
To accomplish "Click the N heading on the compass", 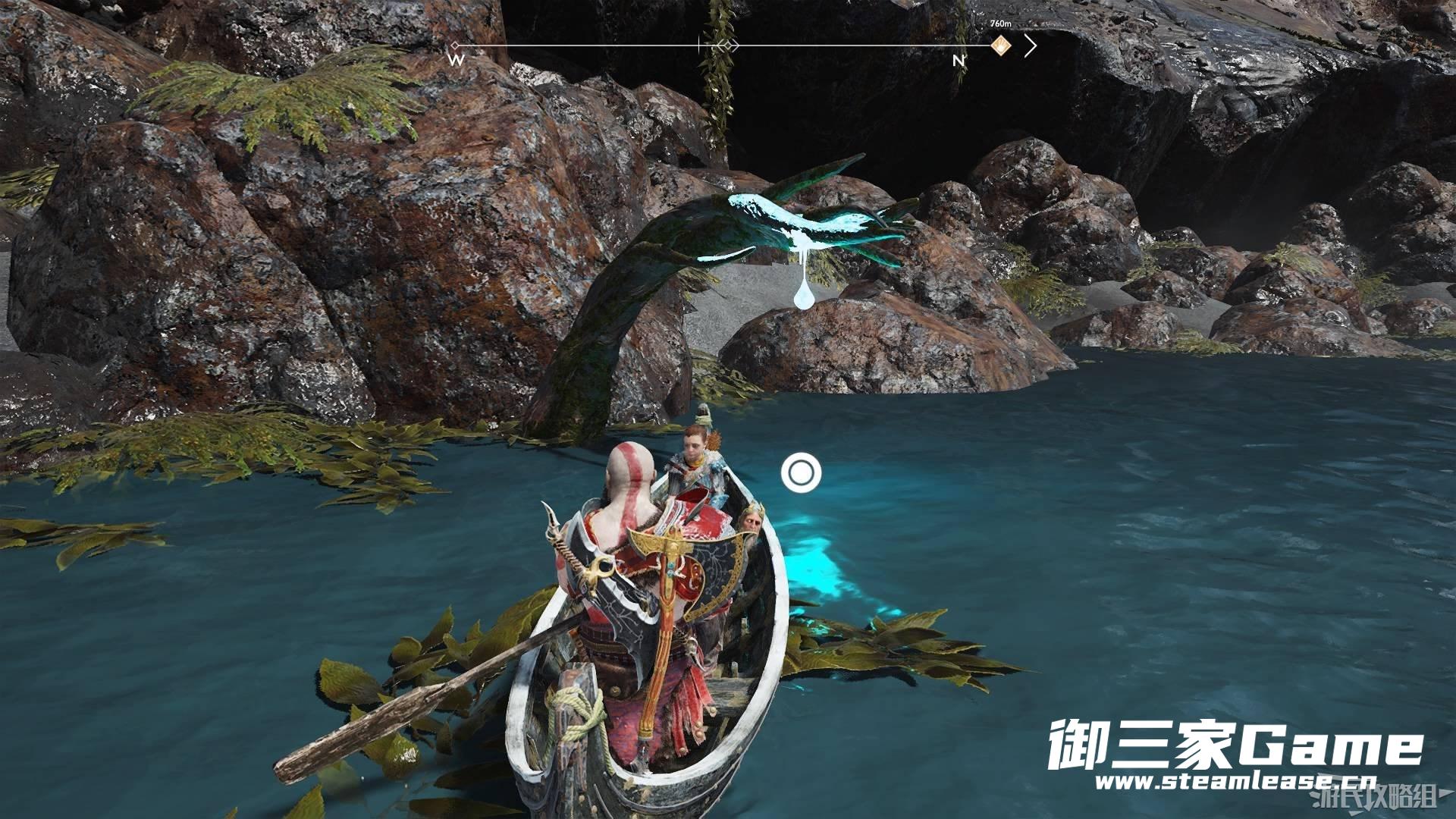I will tap(959, 60).
